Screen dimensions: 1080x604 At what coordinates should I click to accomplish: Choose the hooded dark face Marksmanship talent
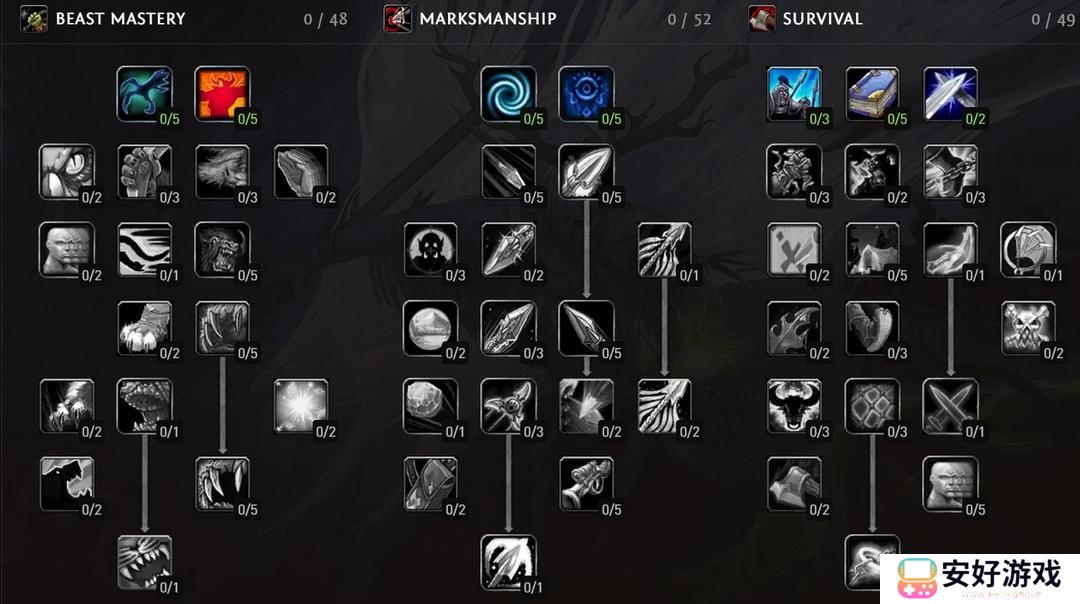coord(430,250)
